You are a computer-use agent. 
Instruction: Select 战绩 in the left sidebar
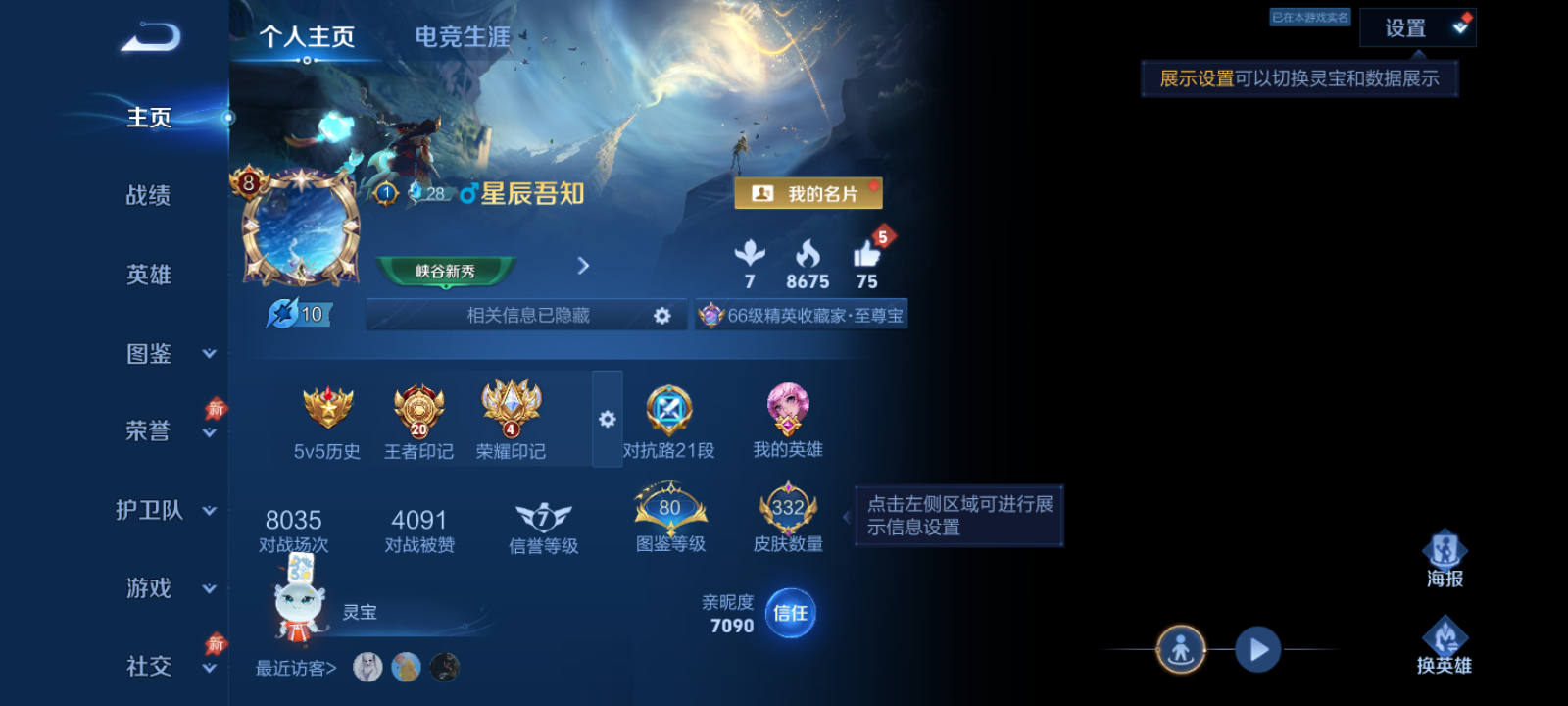point(150,196)
